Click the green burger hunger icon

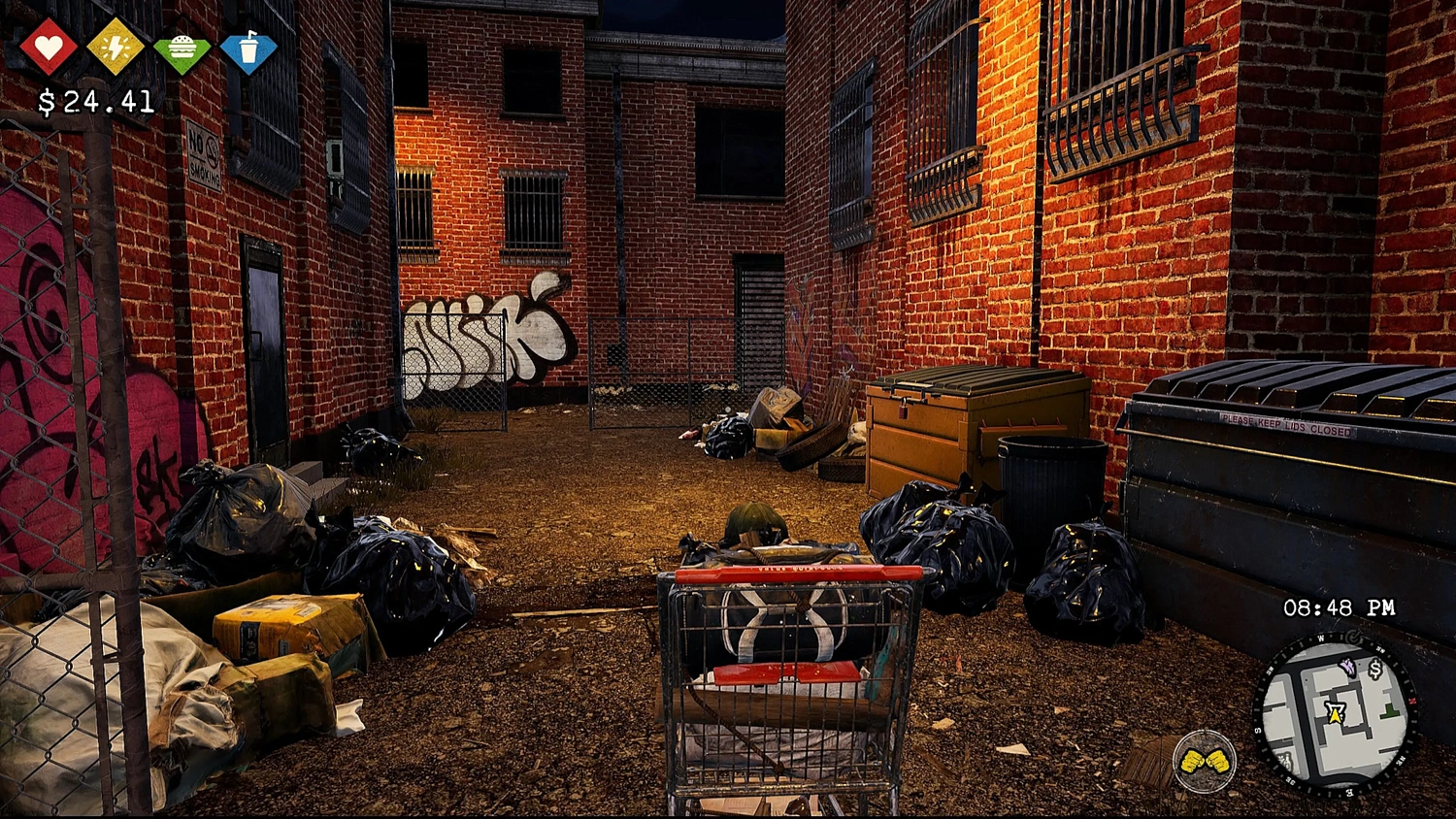click(183, 47)
